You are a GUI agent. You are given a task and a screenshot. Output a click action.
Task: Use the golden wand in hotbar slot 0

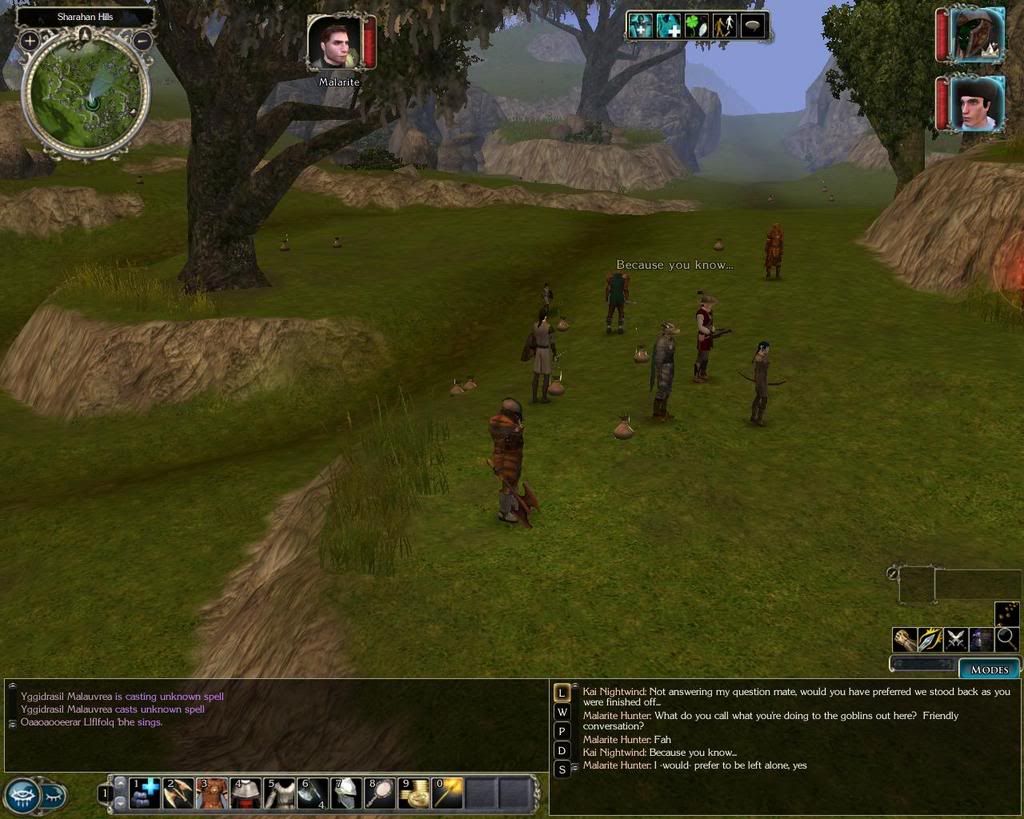point(447,793)
